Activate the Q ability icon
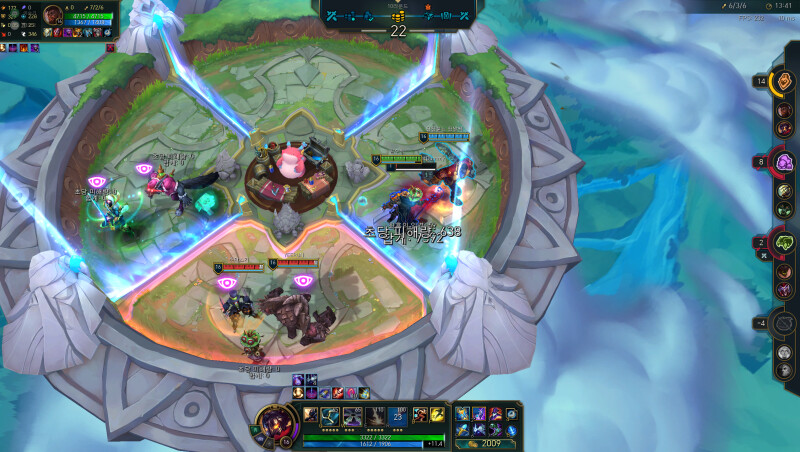 coord(331,414)
